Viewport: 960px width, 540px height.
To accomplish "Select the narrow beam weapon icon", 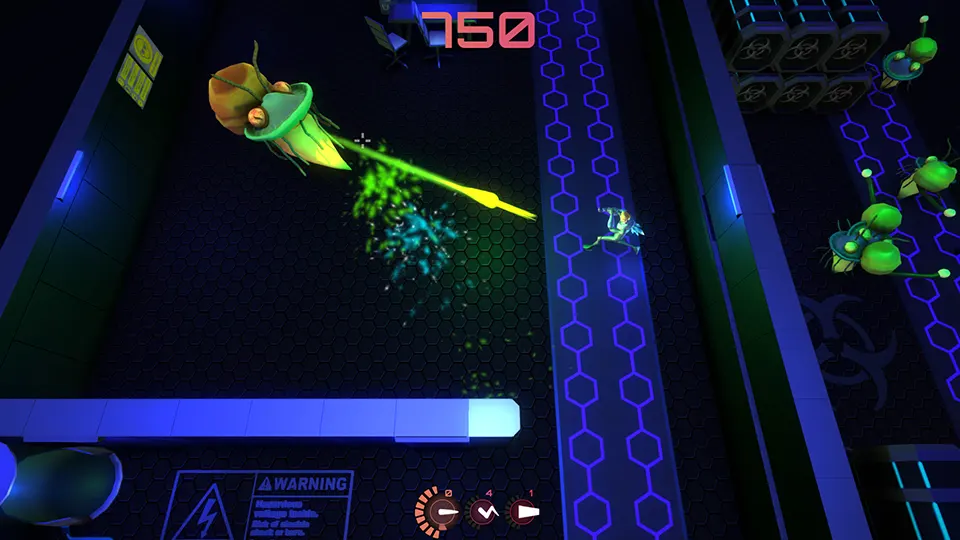I will pyautogui.click(x=444, y=512).
